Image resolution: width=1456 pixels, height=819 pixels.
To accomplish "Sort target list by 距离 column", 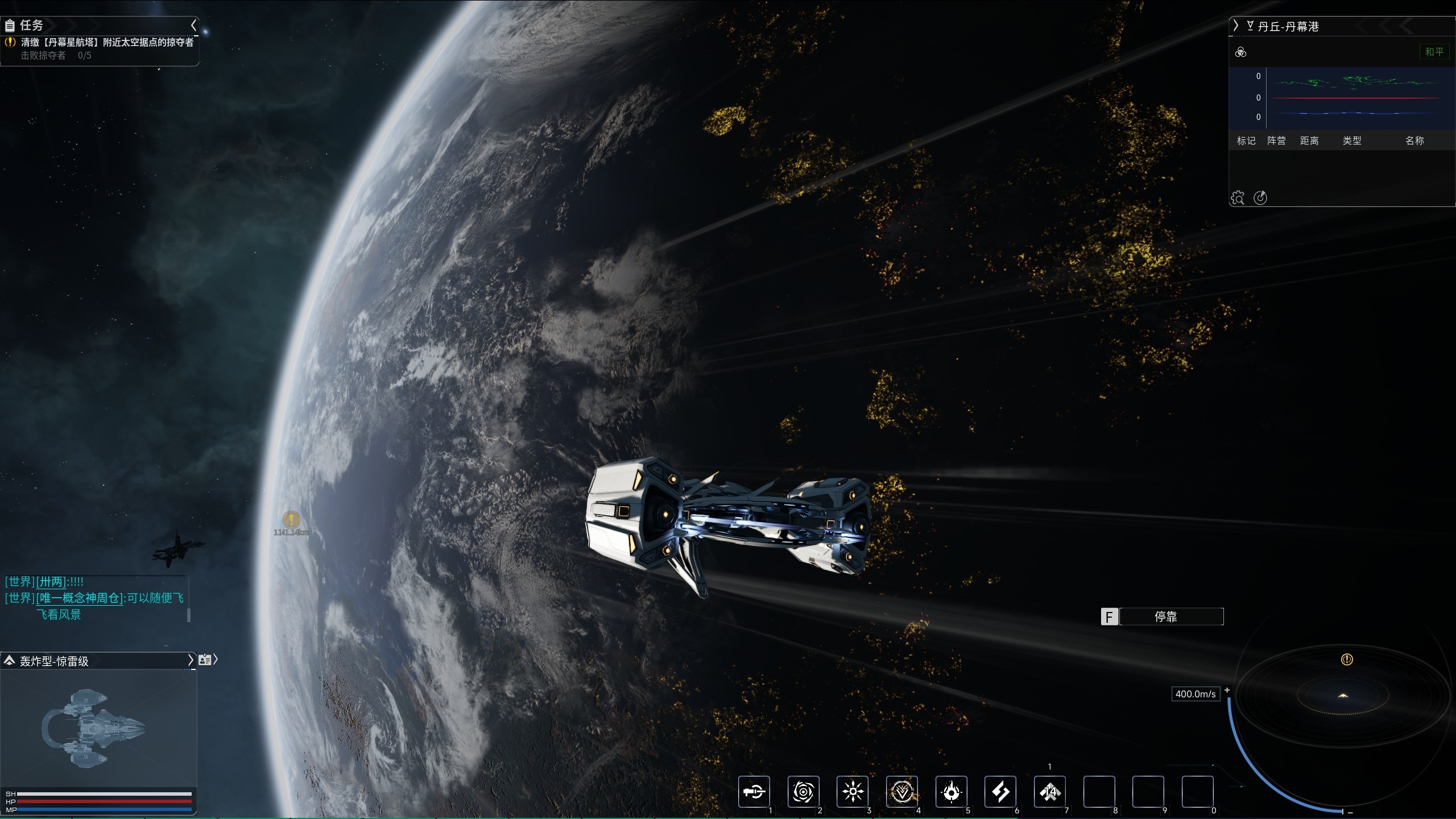I will (1309, 140).
